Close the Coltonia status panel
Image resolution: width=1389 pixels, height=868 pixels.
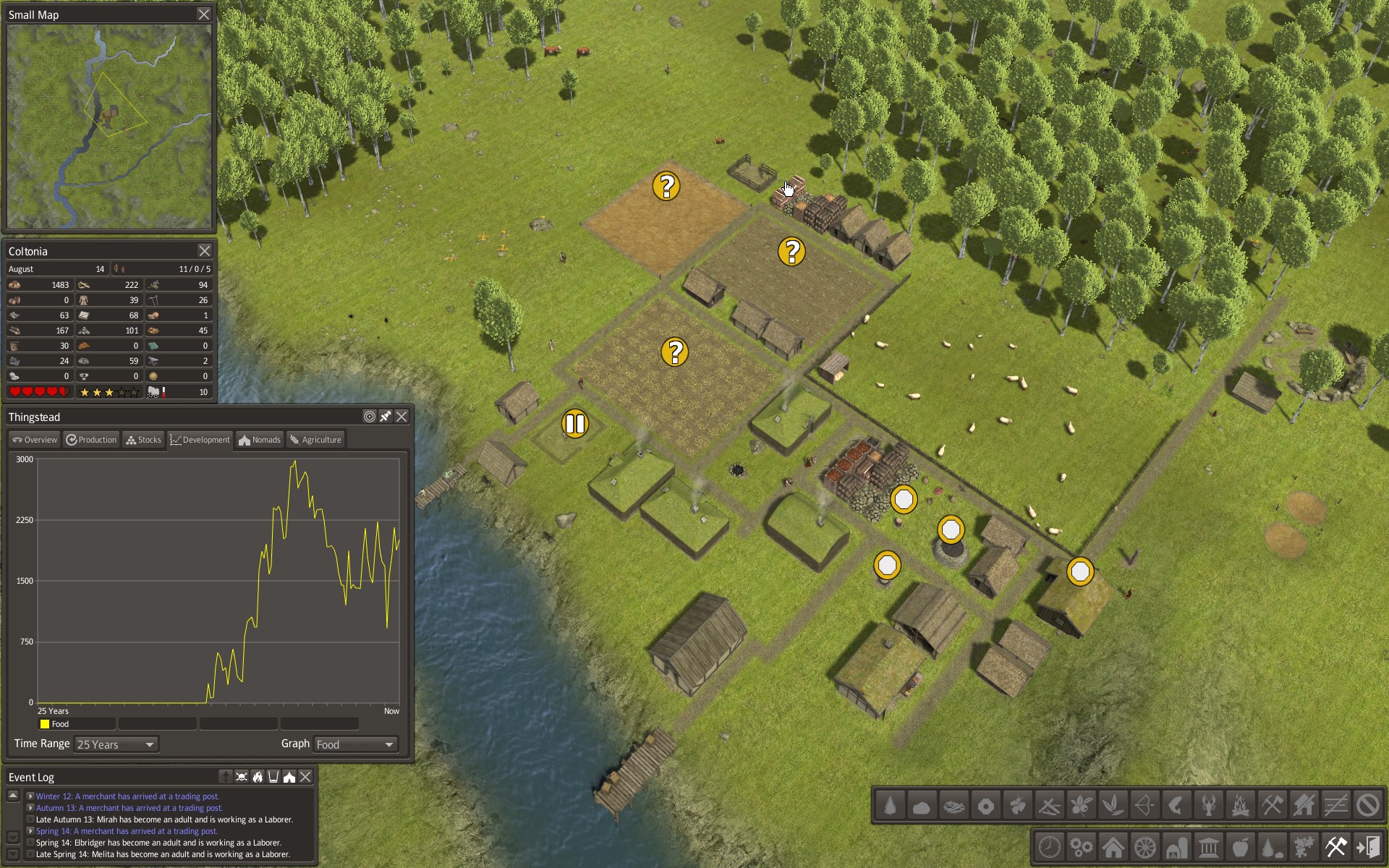(x=205, y=251)
